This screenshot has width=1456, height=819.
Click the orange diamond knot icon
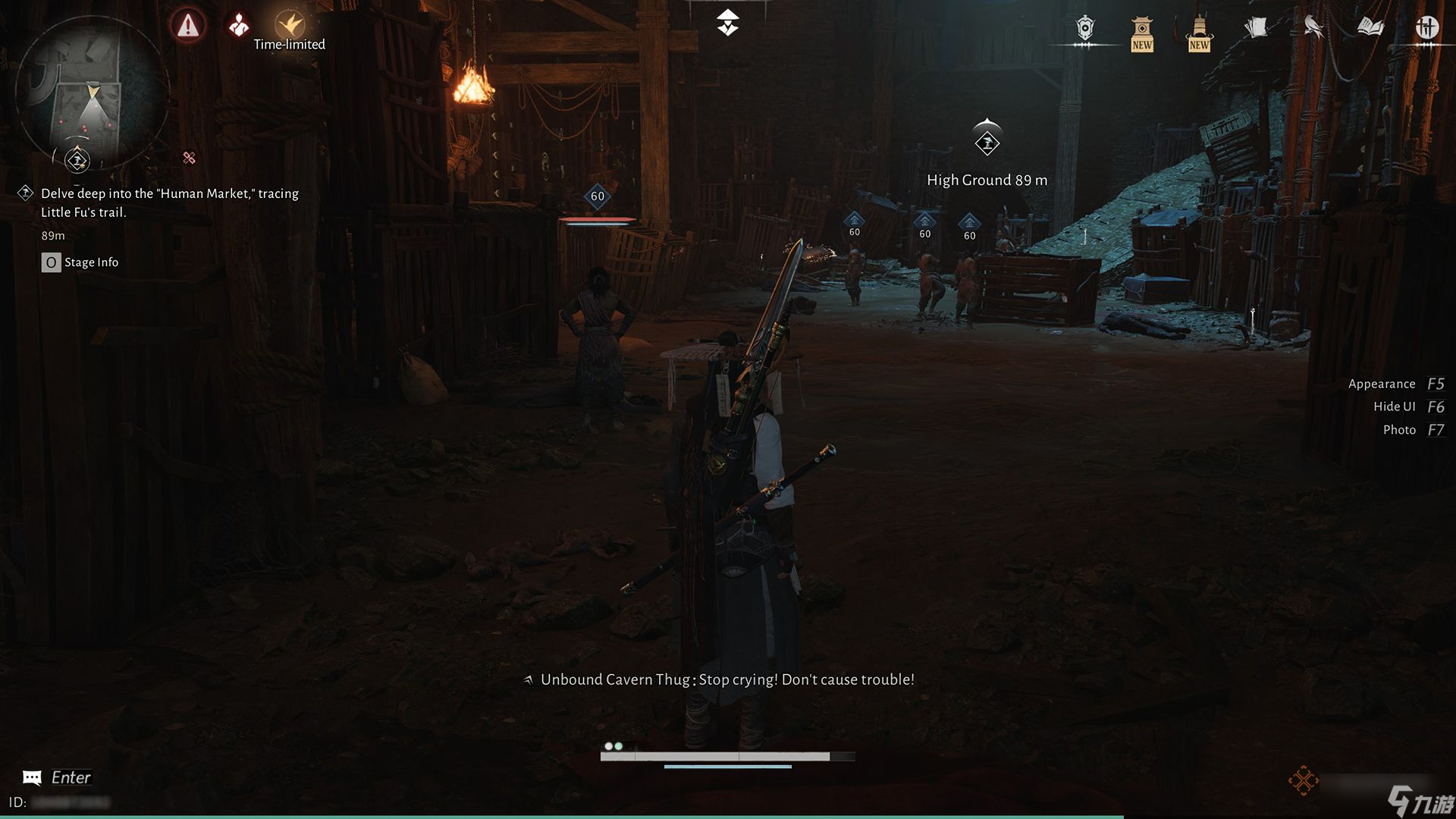tap(1303, 780)
